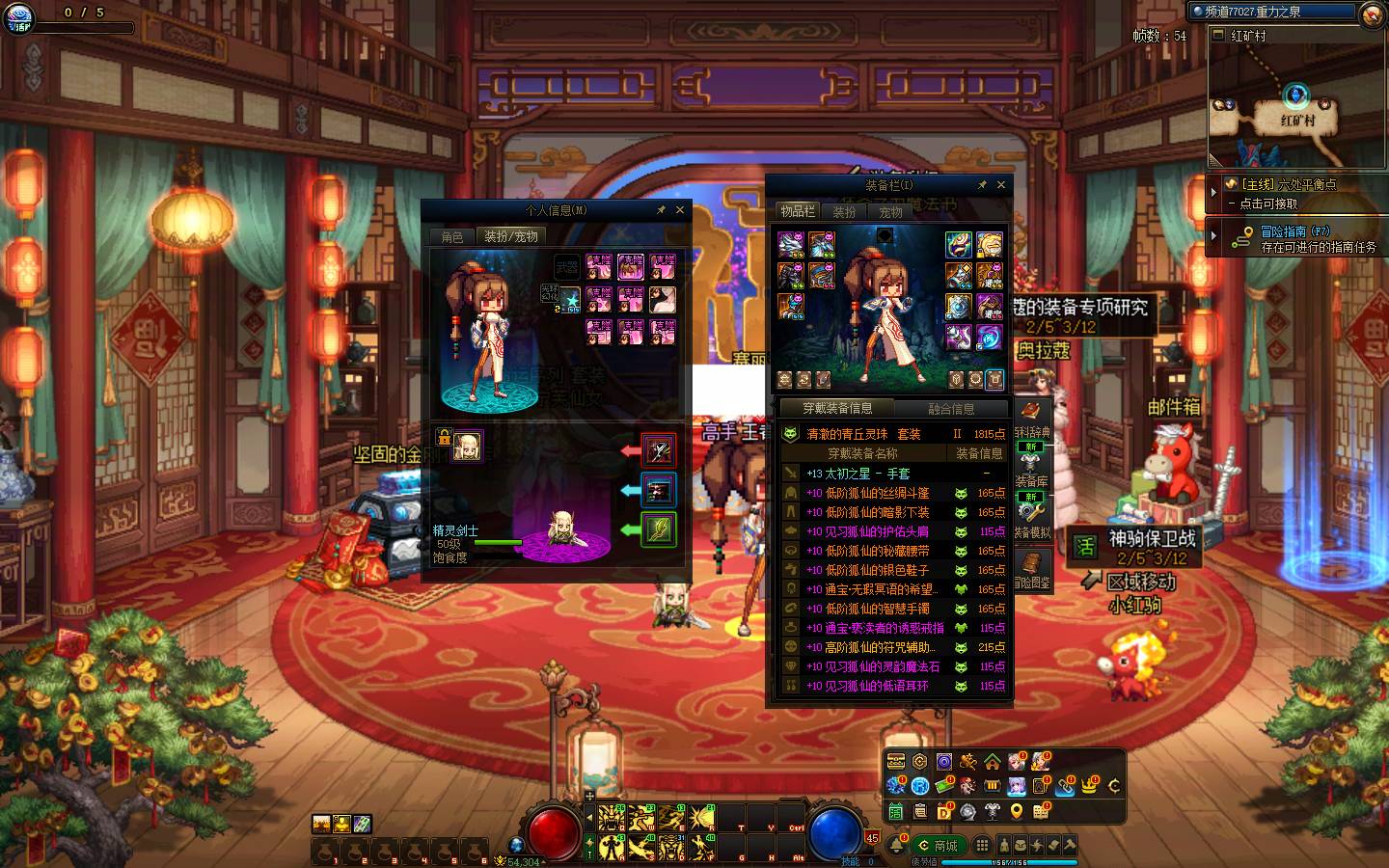Screen dimensions: 1389x868
Task: Close the 个人信息 personal info window
Action: tap(680, 209)
